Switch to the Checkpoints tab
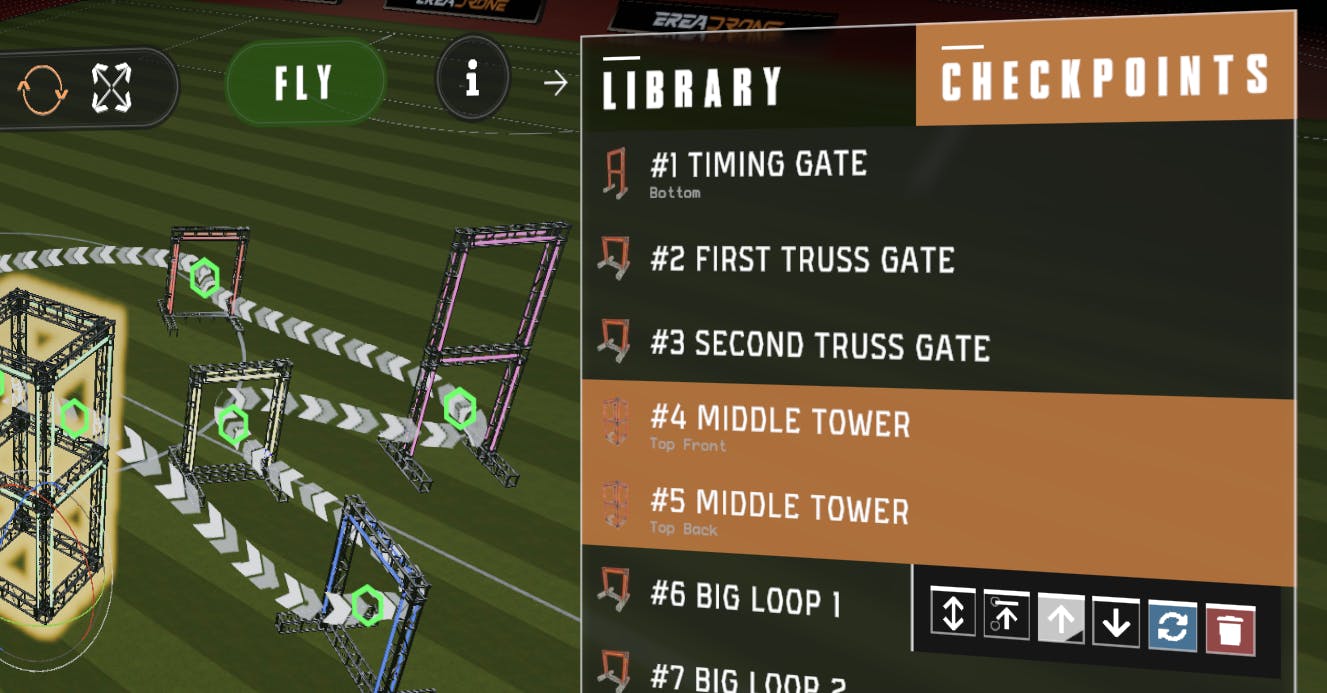The image size is (1327, 693). 1104,77
